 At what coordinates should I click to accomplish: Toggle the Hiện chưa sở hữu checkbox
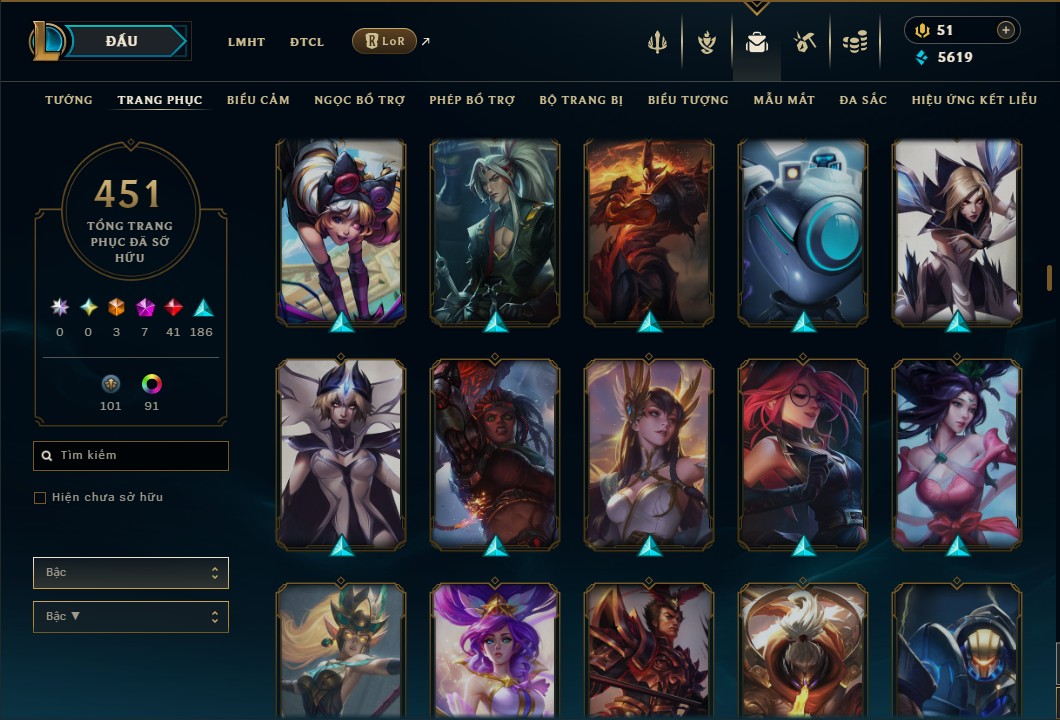tap(40, 498)
